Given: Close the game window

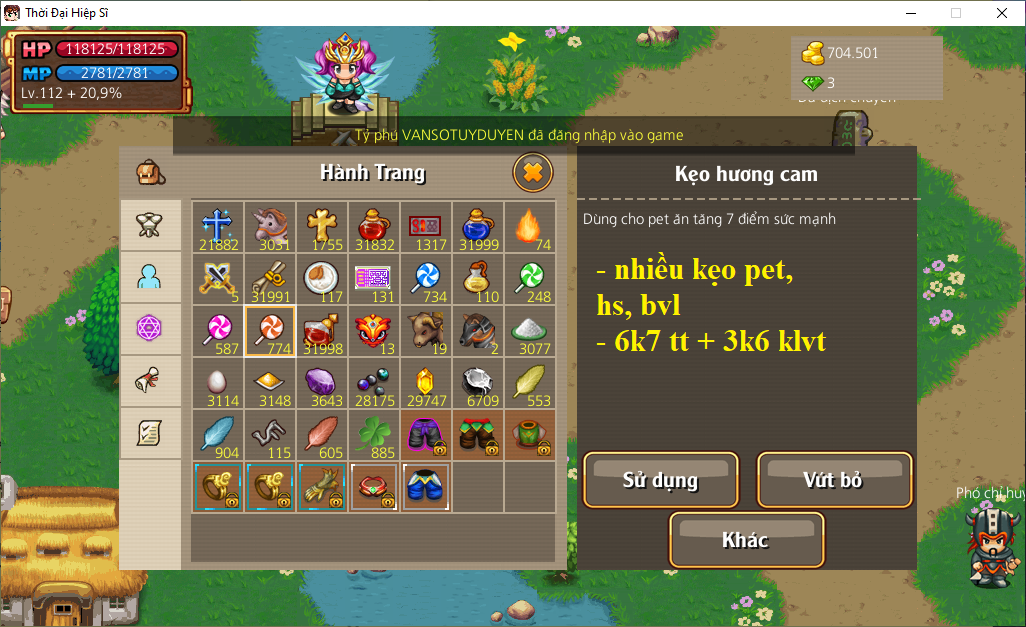Looking at the screenshot, I should pos(1001,13).
